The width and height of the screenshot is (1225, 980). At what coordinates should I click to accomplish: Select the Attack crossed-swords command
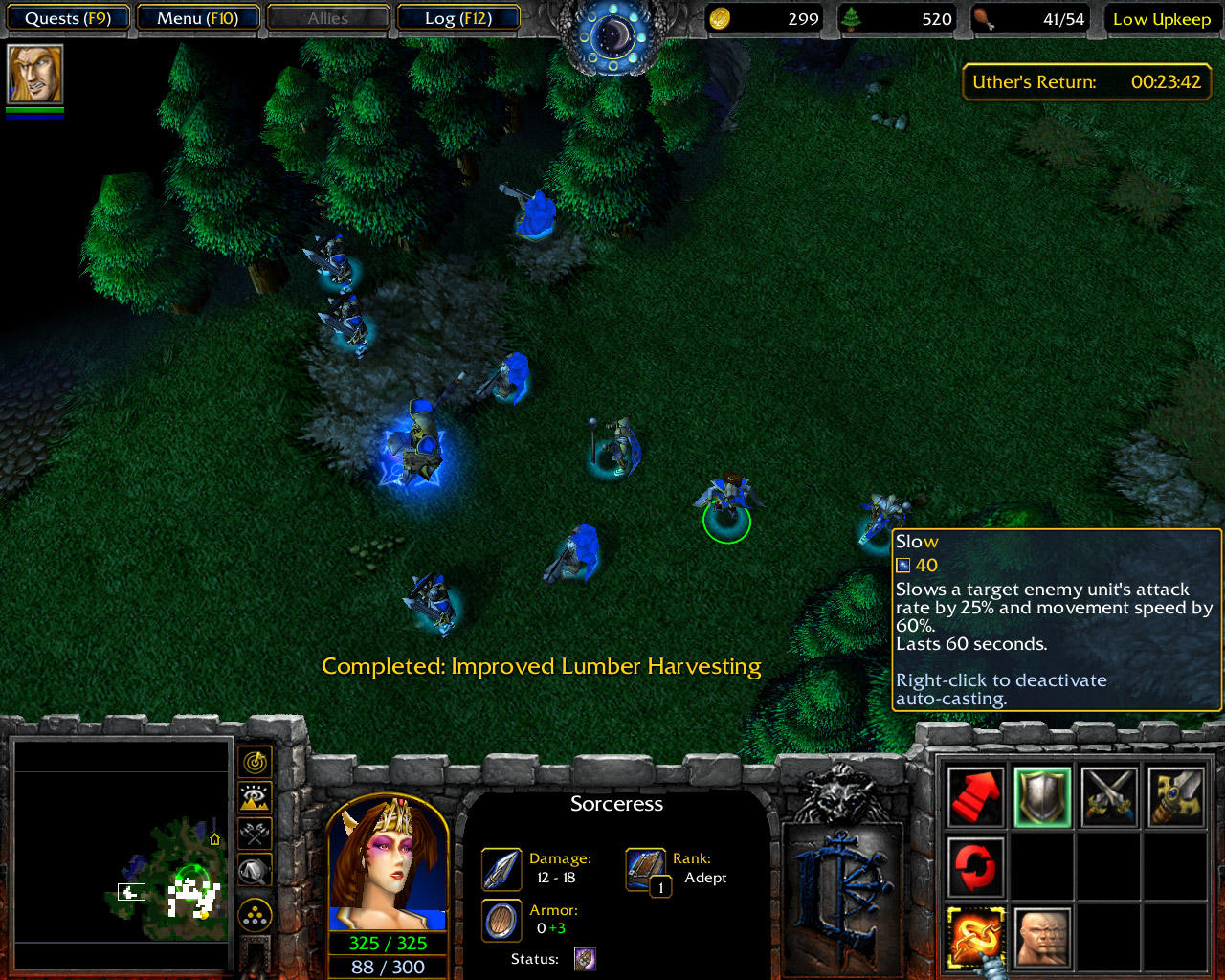pyautogui.click(x=1108, y=796)
